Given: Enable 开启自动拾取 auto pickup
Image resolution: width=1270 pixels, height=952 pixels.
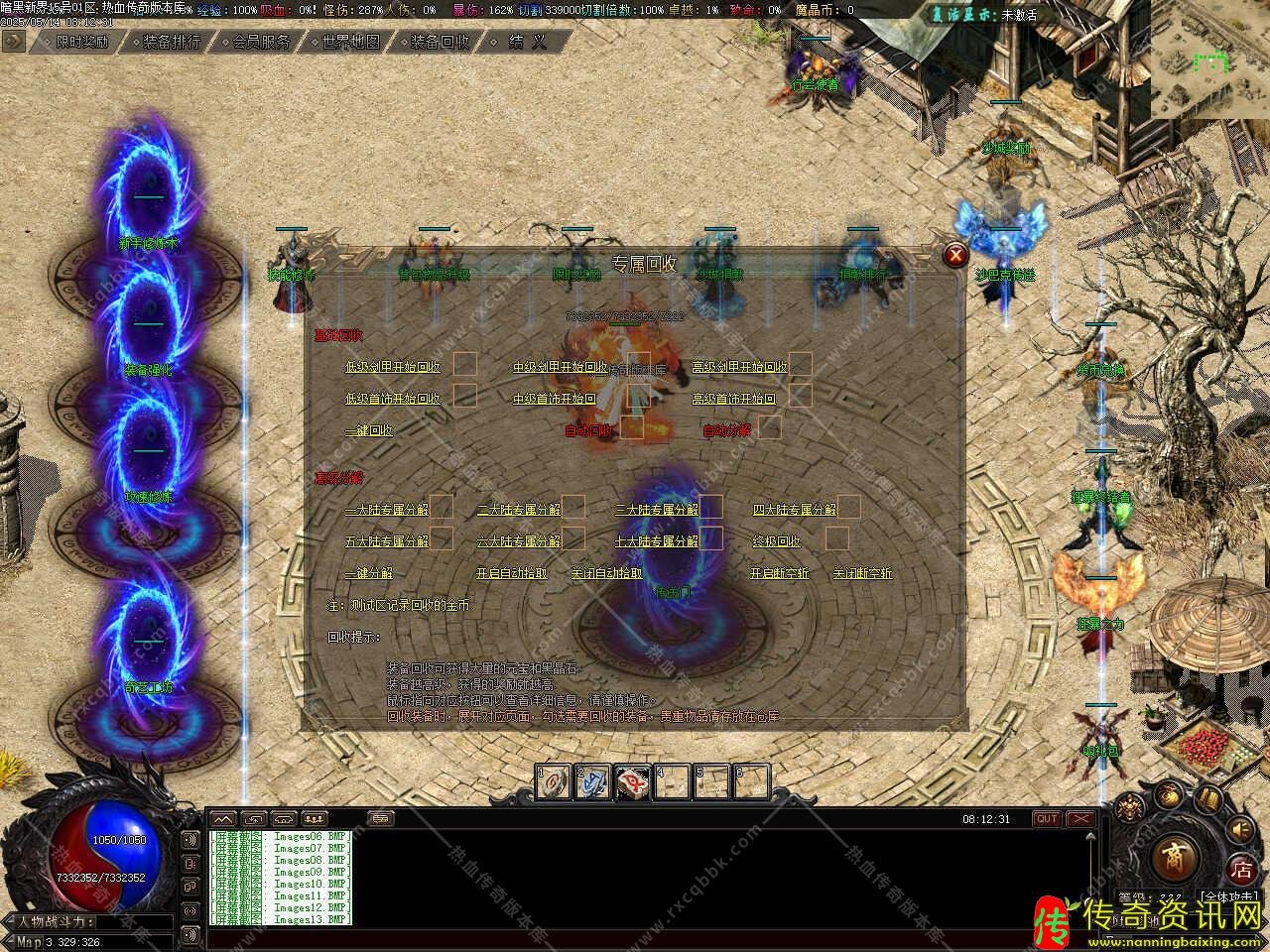Looking at the screenshot, I should click(x=510, y=573).
